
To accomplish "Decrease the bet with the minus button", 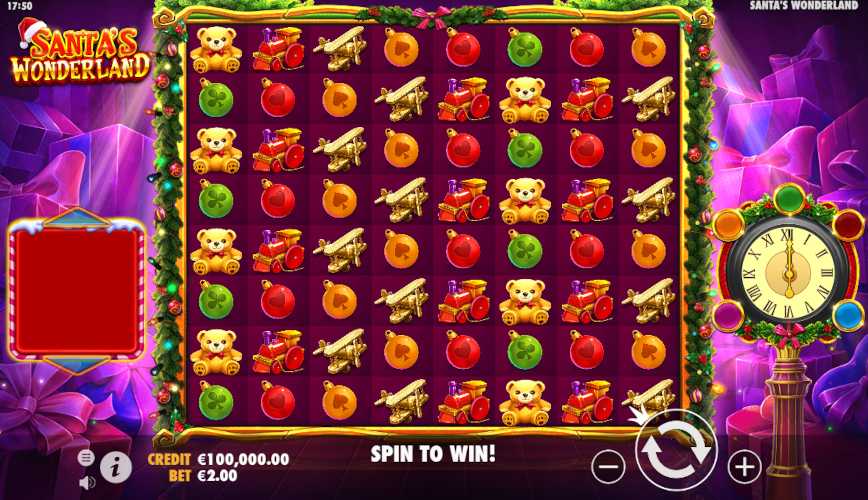I will click(x=608, y=465).
